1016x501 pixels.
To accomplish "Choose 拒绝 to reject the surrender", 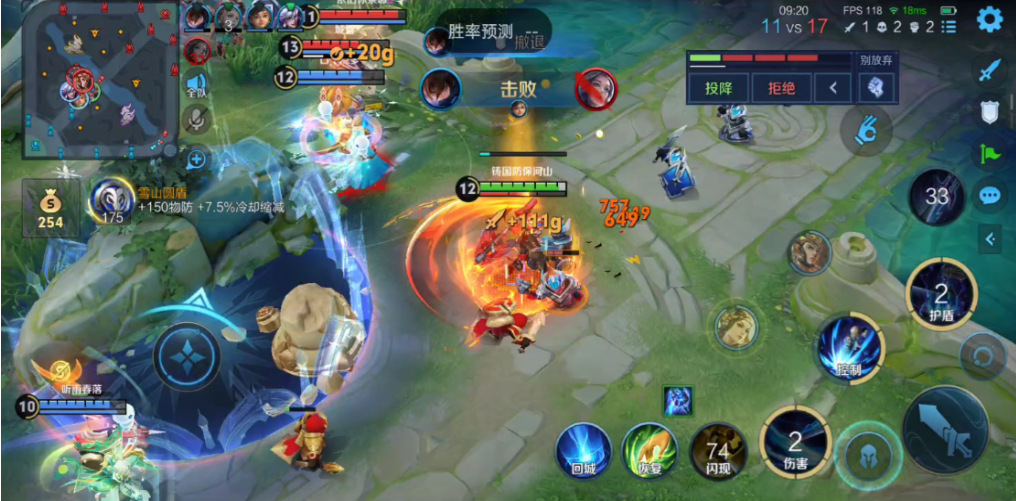I will pyautogui.click(x=781, y=88).
